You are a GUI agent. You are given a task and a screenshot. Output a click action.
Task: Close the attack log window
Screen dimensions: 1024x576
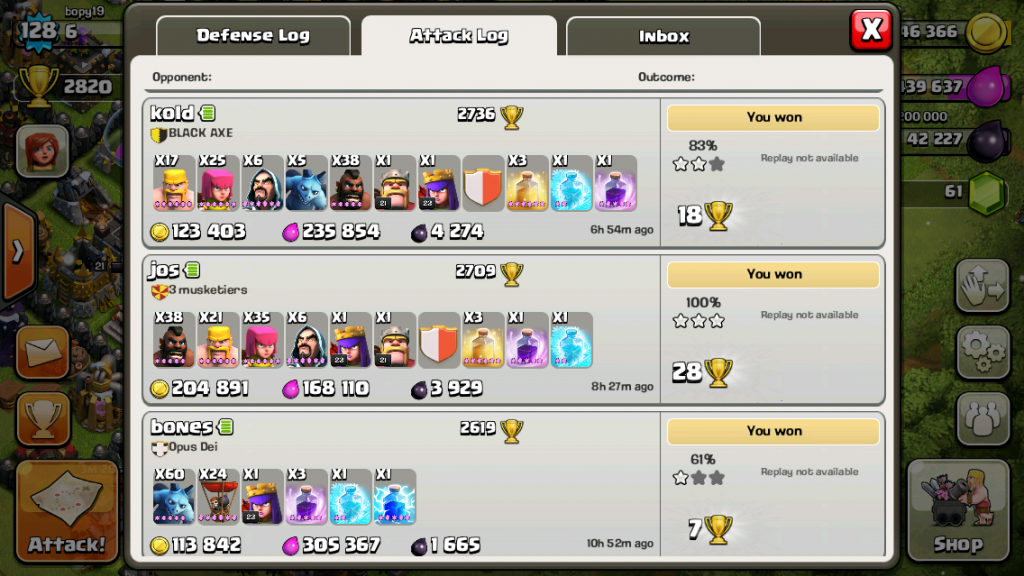(870, 30)
